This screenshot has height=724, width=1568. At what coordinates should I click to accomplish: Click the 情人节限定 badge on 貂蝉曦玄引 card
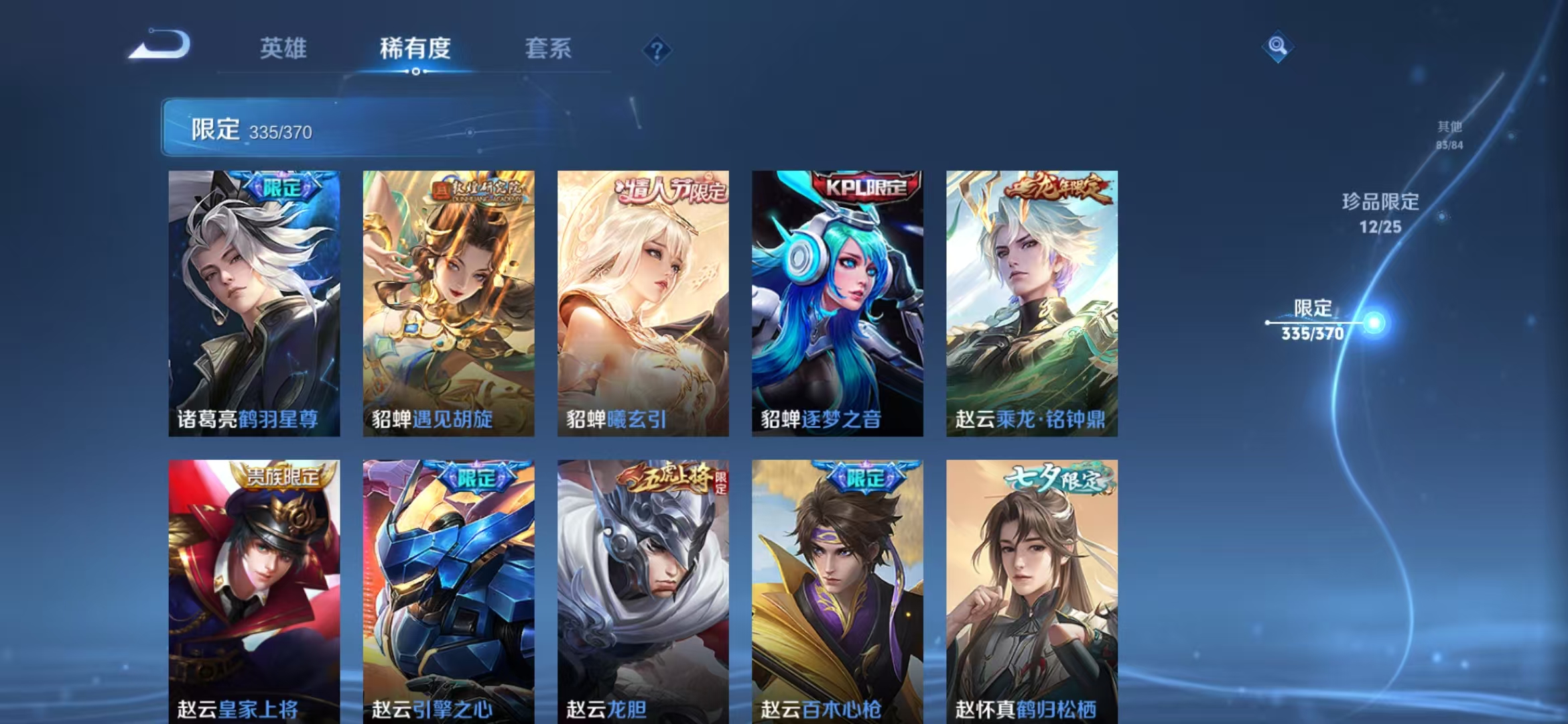(670, 188)
